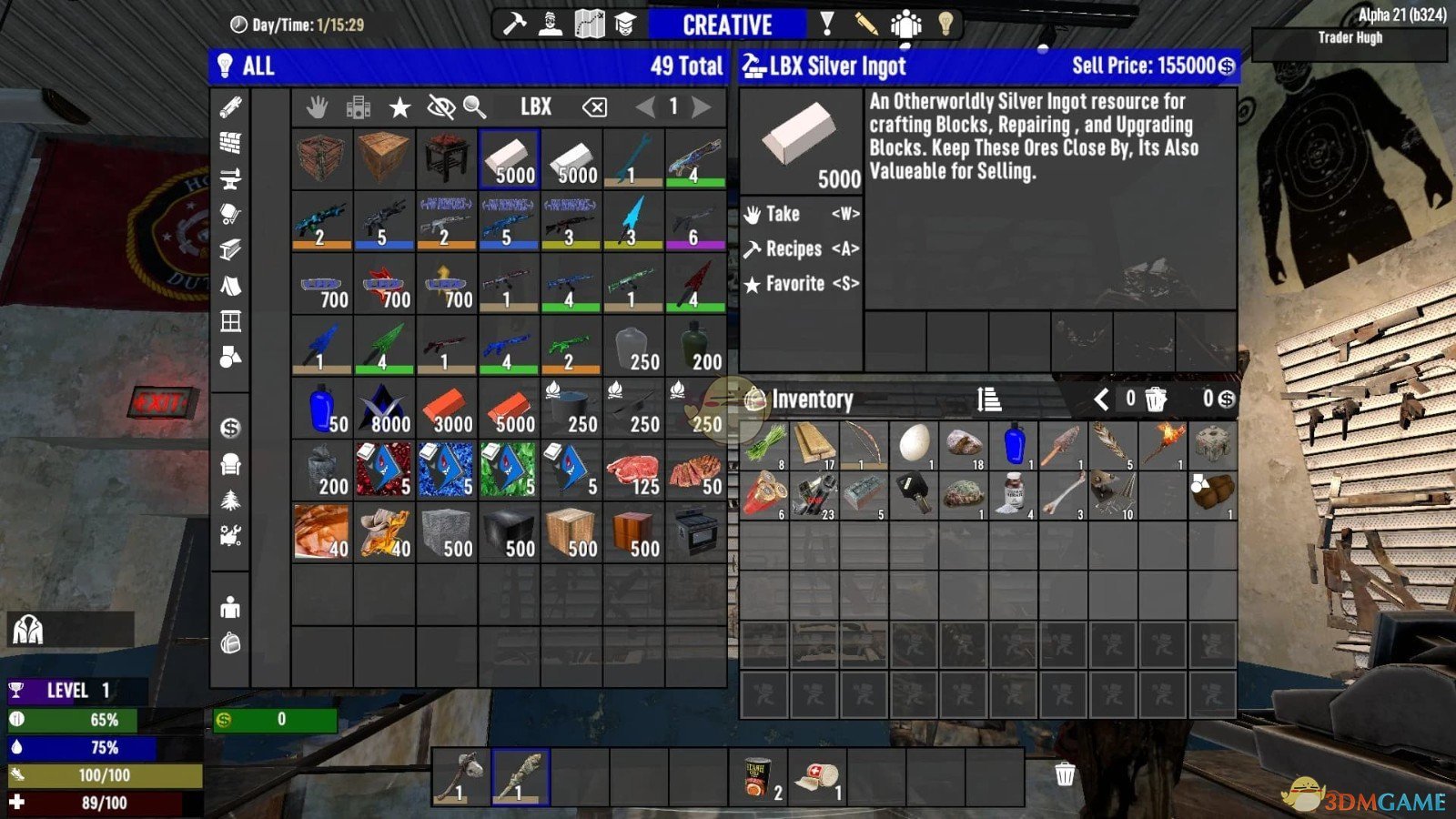
Task: Open the map icon
Action: point(590,23)
